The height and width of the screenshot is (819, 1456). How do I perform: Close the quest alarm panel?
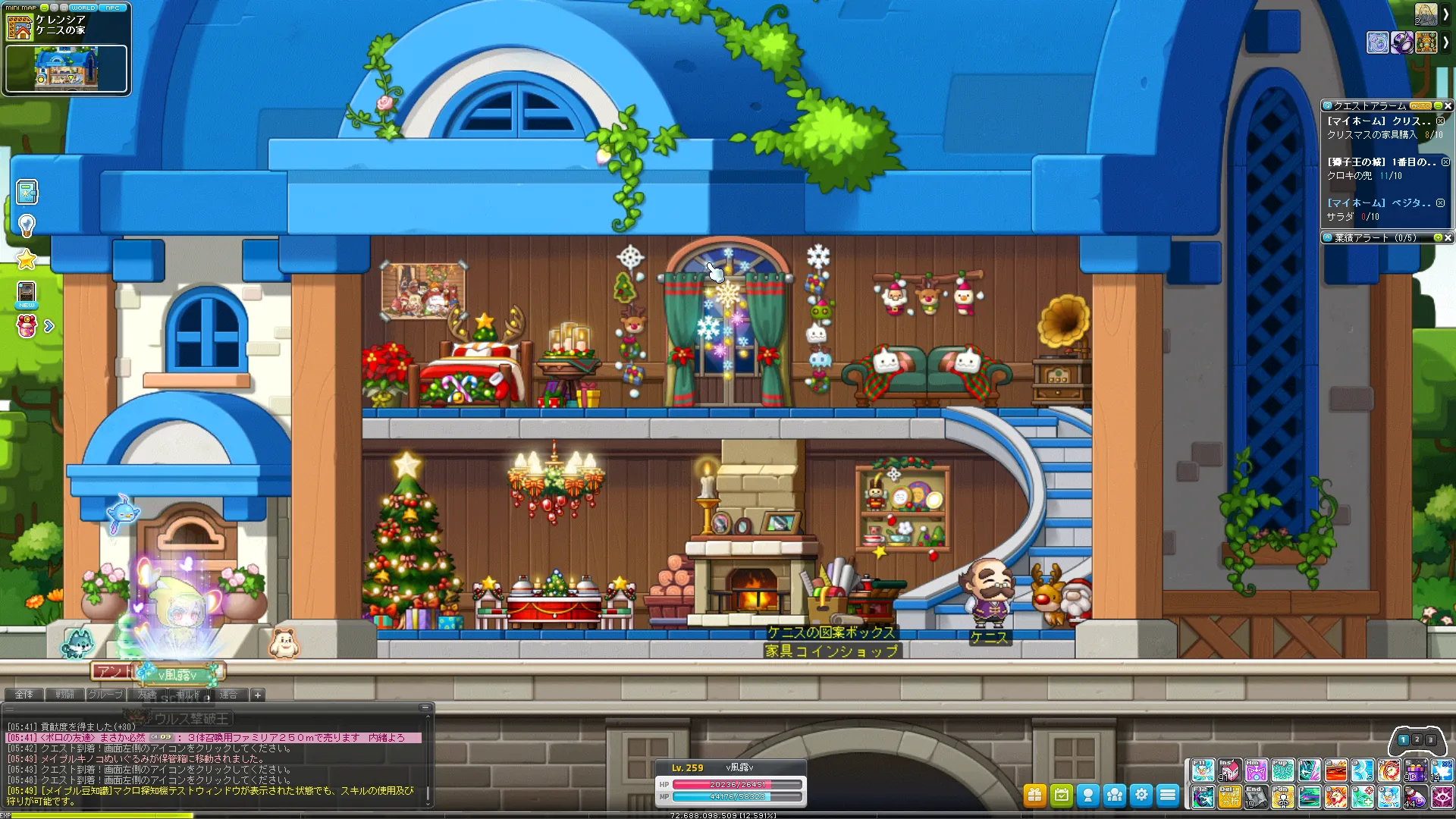[1448, 106]
